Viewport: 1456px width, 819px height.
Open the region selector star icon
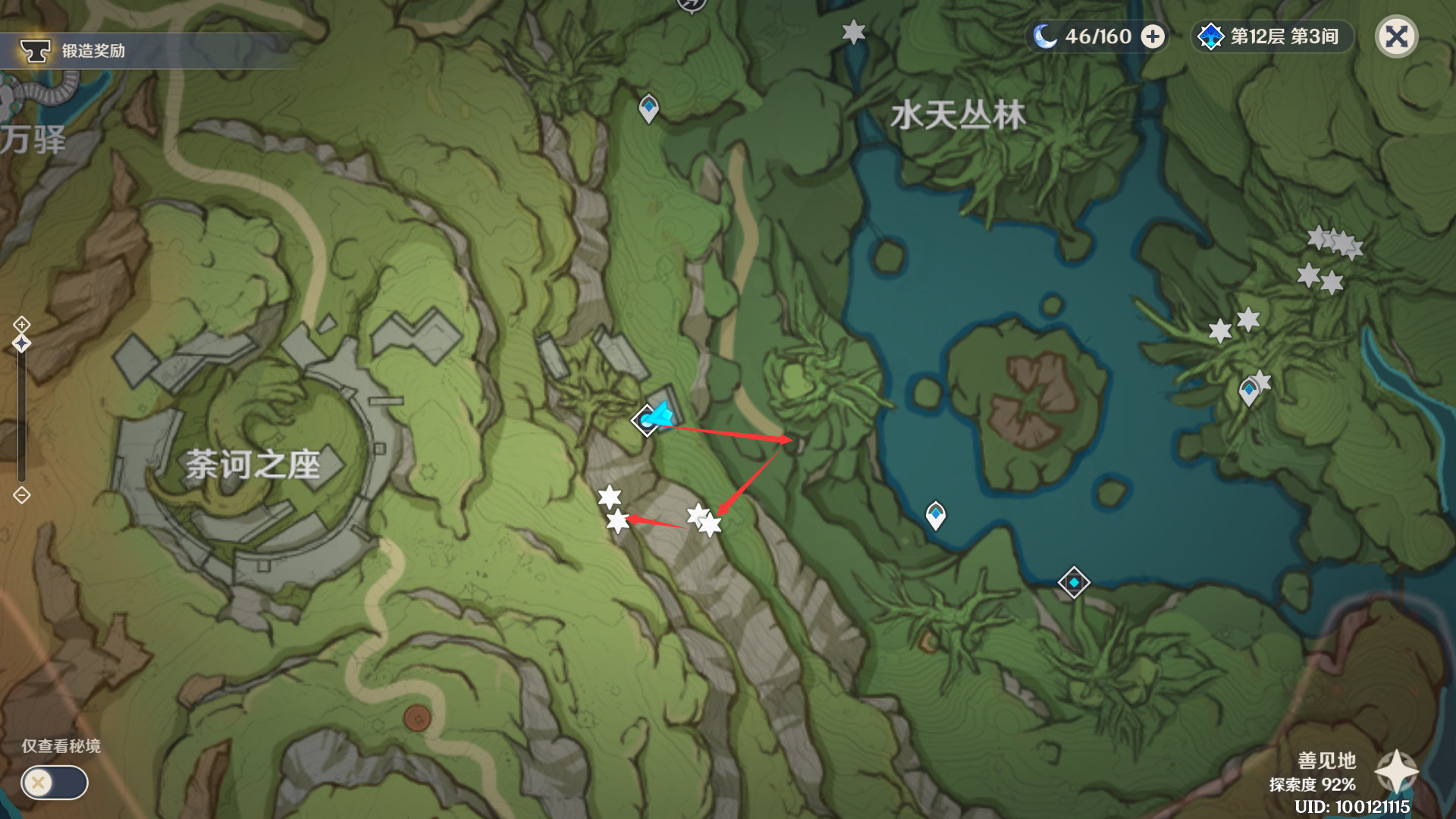click(x=1396, y=771)
